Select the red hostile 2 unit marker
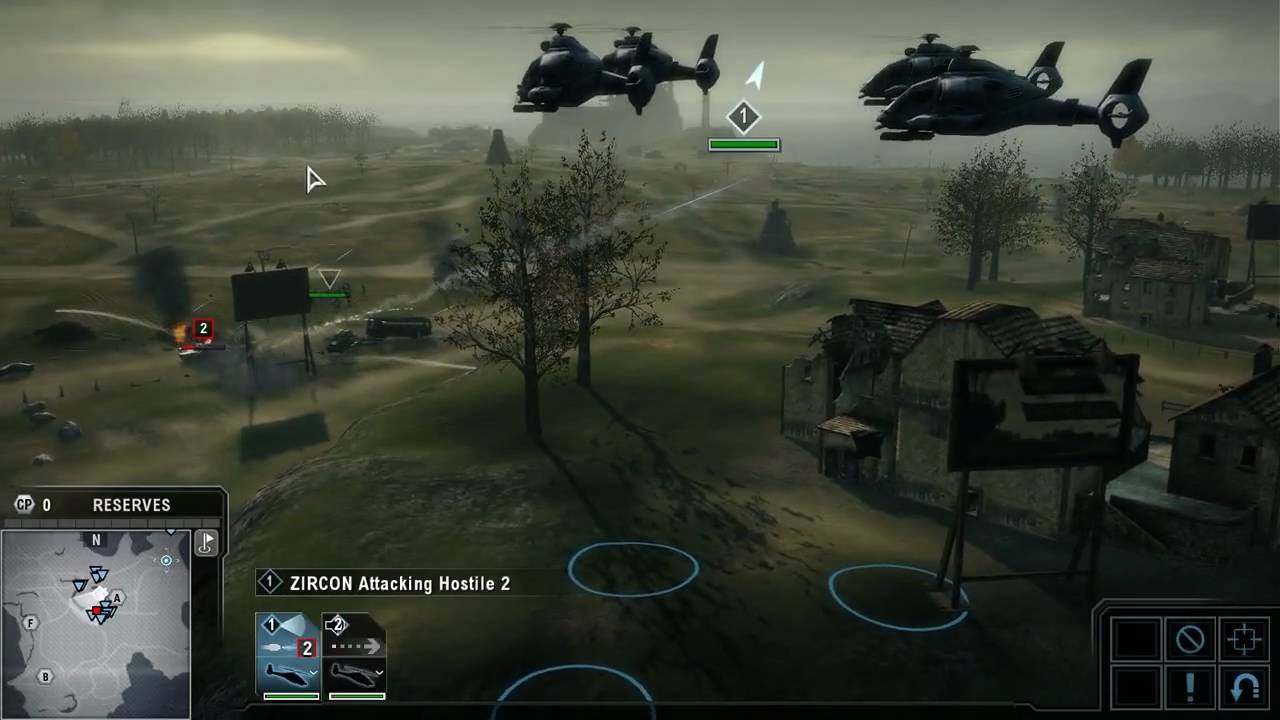 coord(203,328)
